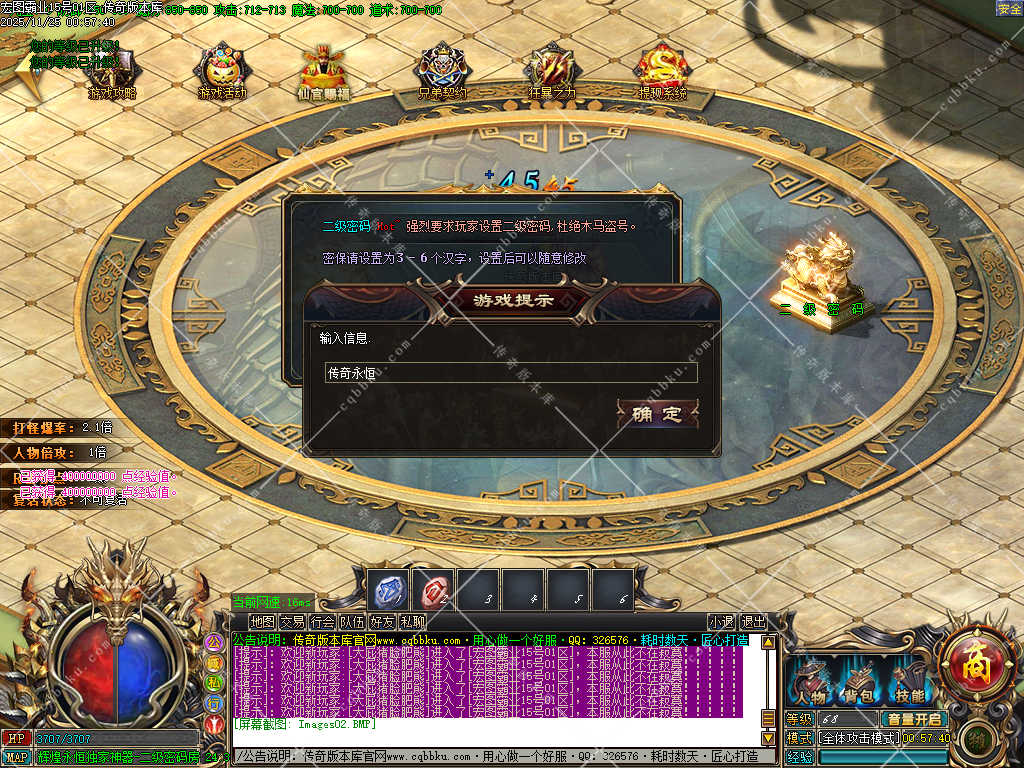Click the 安全 button in top corner
Screen dimensions: 1024x768
pos(1009,8)
